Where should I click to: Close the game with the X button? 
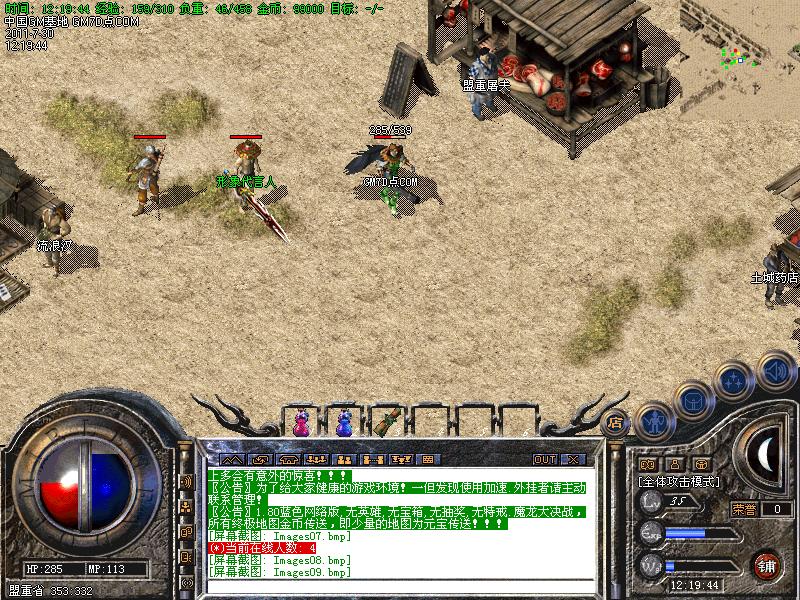tap(573, 459)
